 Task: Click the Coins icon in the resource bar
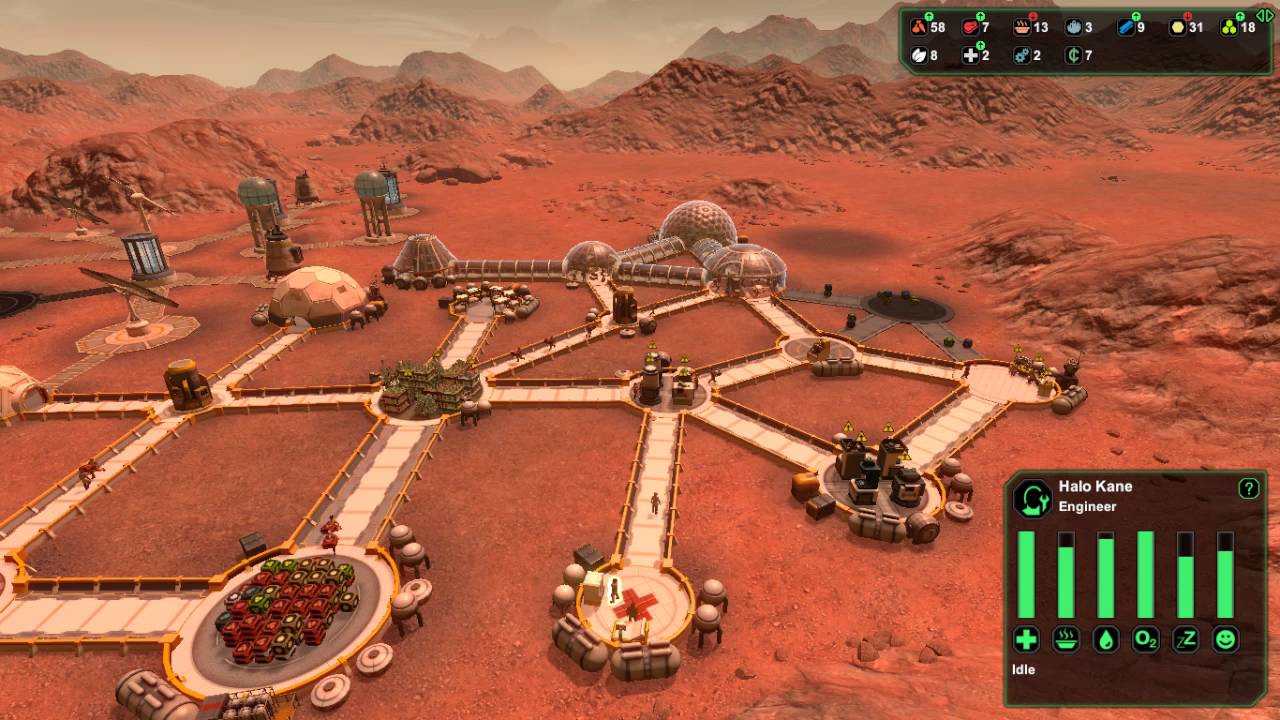pyautogui.click(x=1076, y=56)
